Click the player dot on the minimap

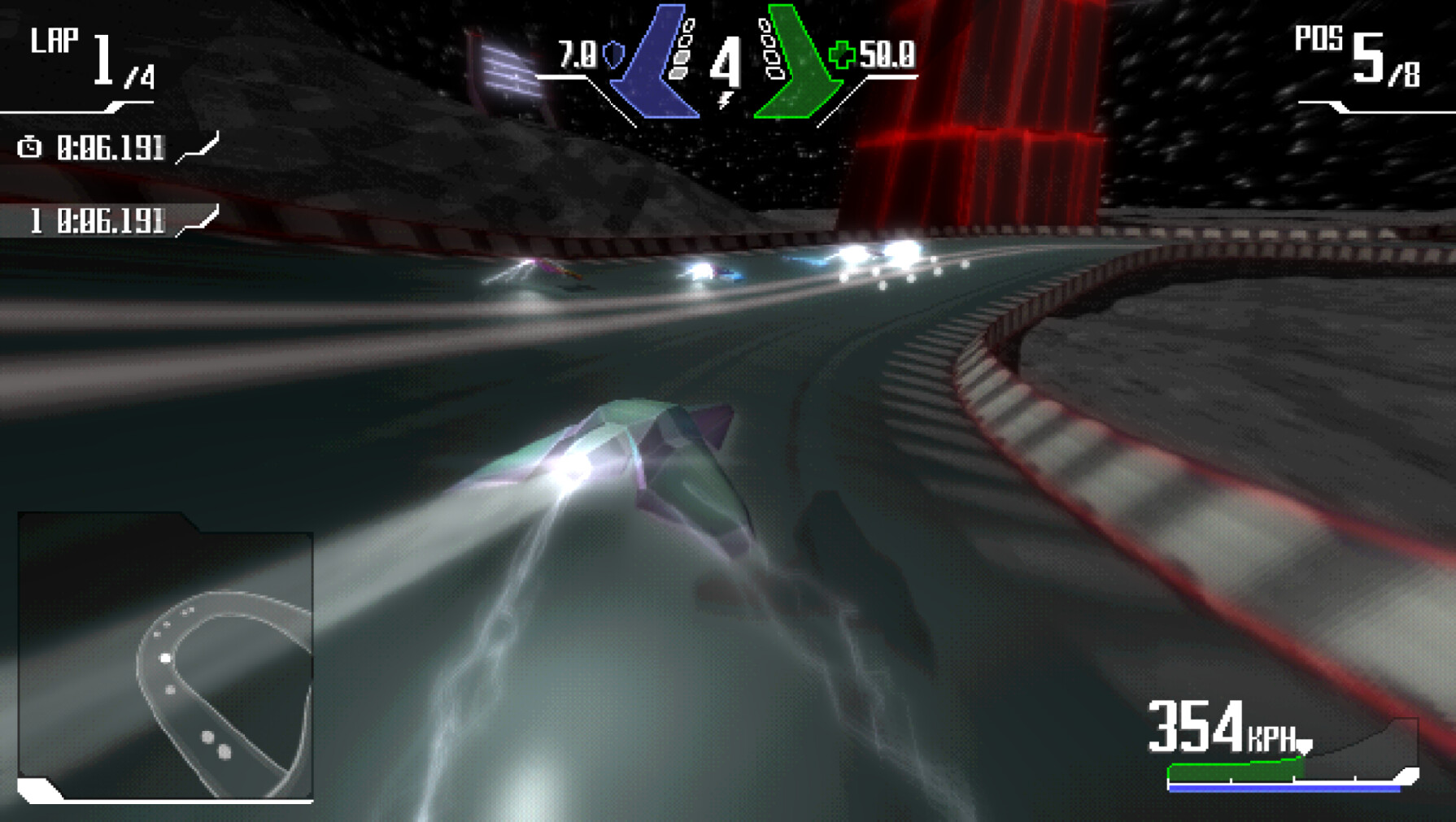click(167, 657)
